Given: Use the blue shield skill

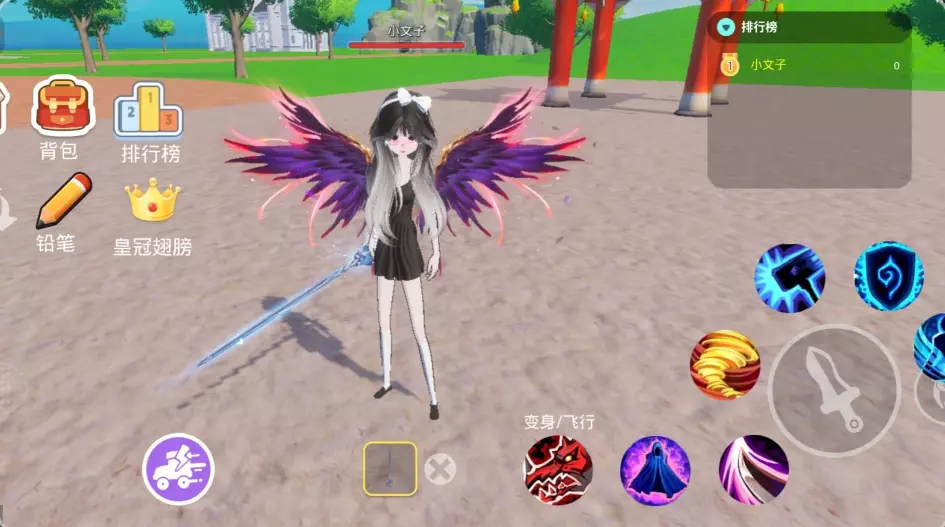Looking at the screenshot, I should [x=888, y=277].
